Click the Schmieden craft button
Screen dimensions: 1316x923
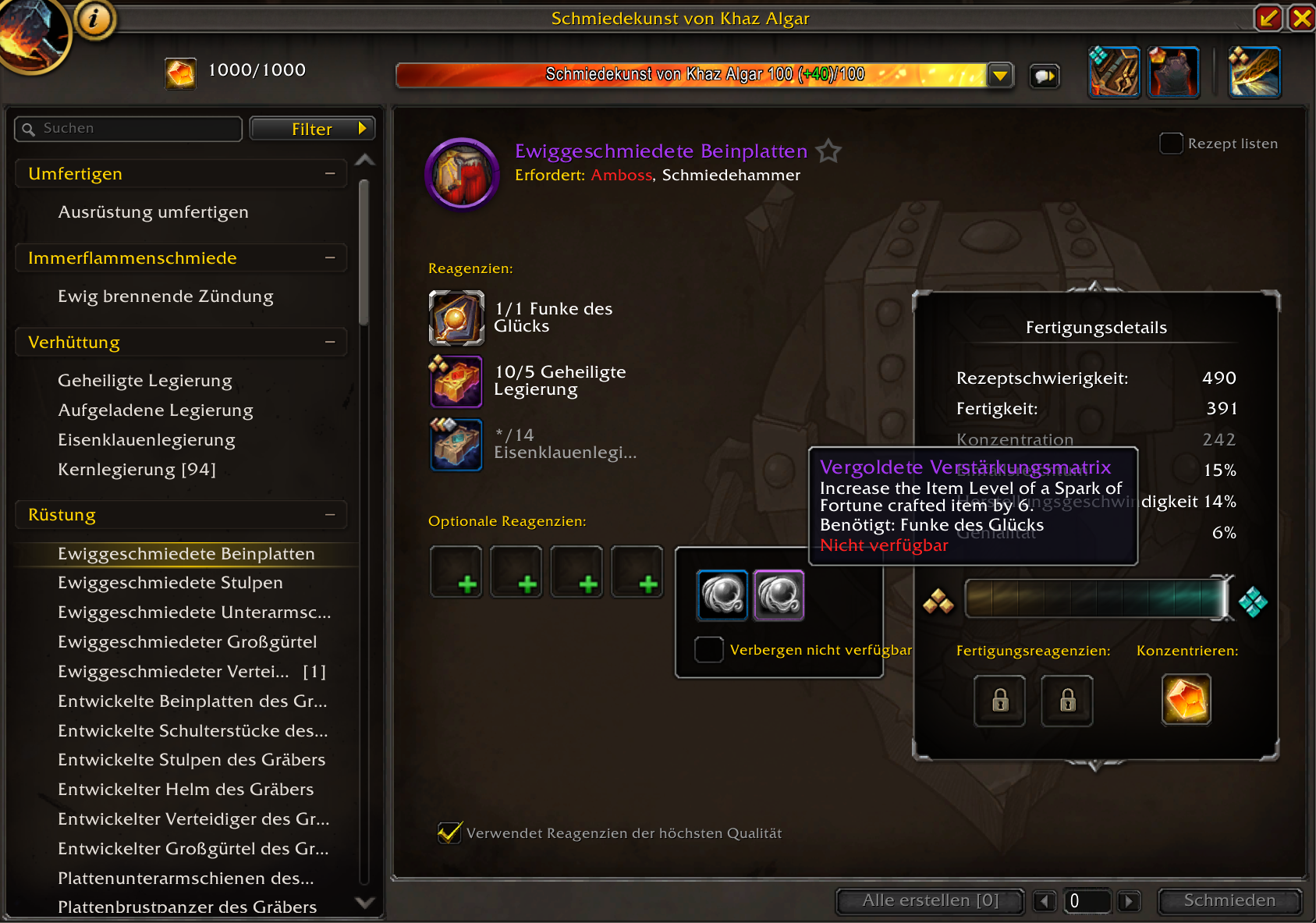pos(1229,900)
